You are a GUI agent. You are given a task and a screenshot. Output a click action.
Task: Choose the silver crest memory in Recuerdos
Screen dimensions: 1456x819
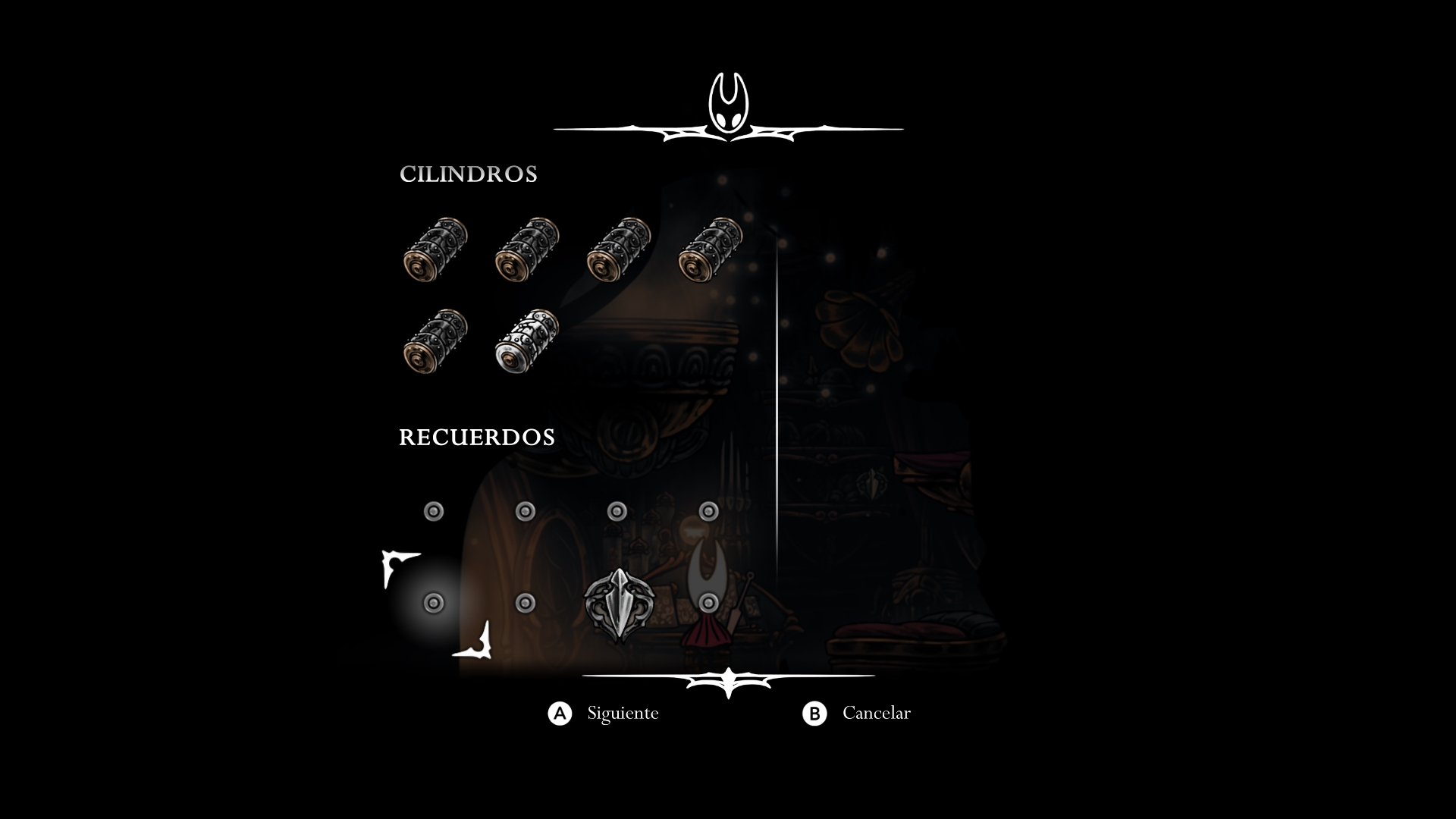pyautogui.click(x=619, y=604)
